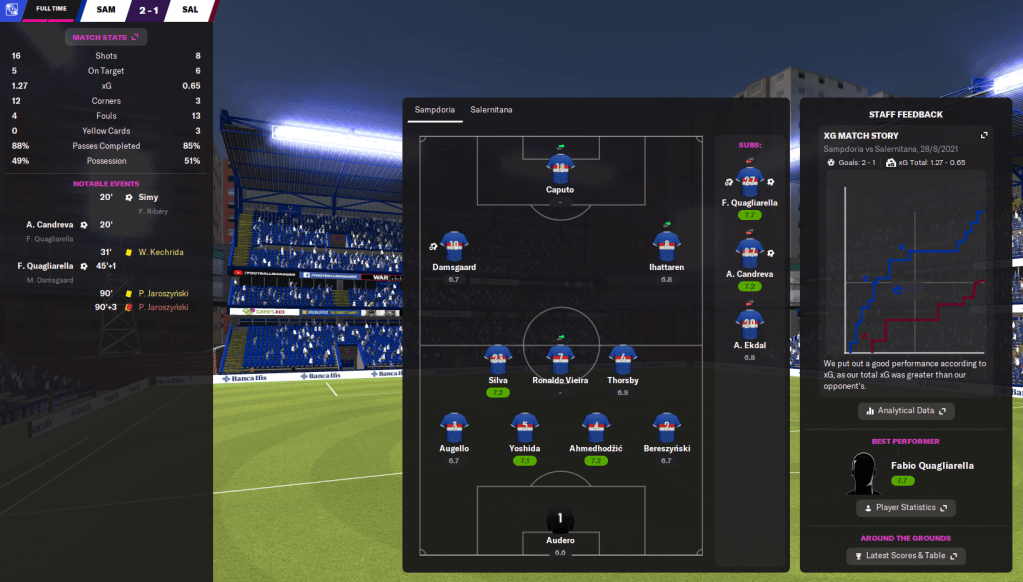1023x582 pixels.
Task: Pick striker Caputo in the formation
Action: [560, 167]
